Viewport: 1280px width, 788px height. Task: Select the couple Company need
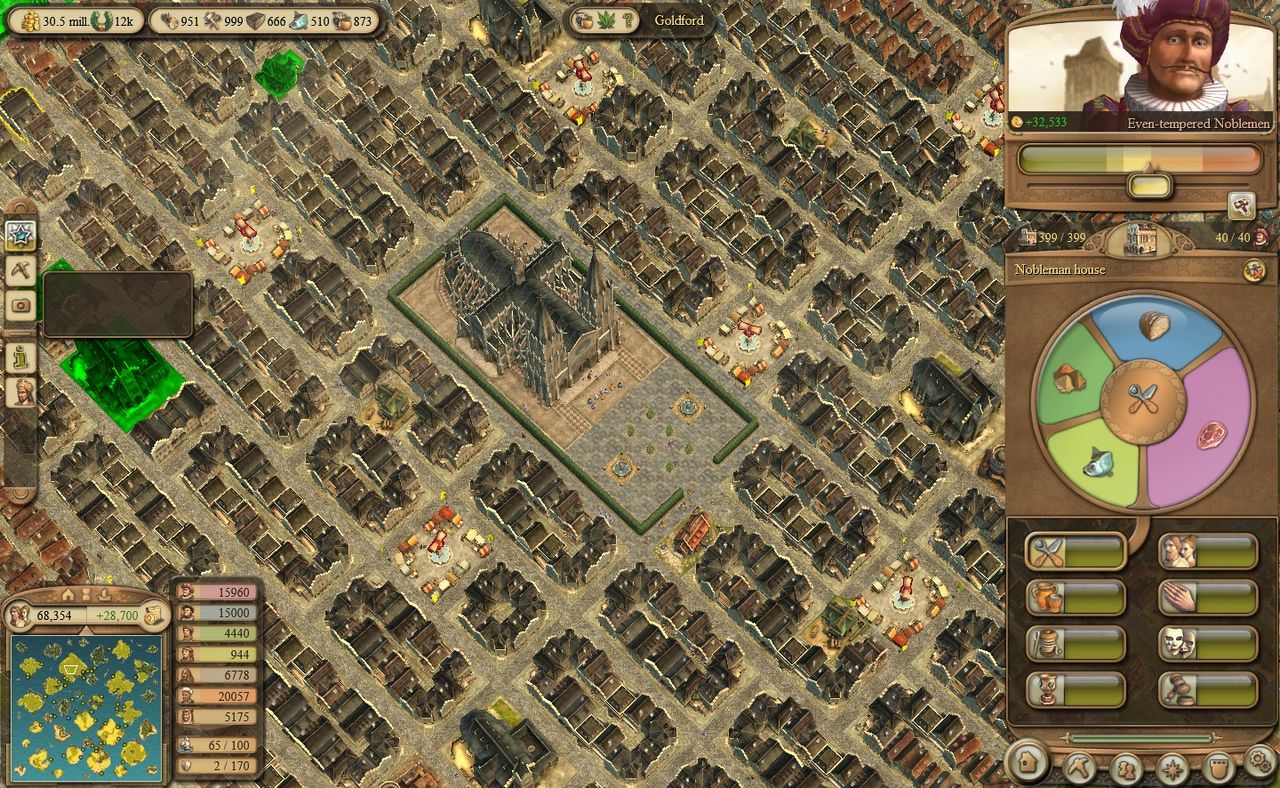(1207, 551)
